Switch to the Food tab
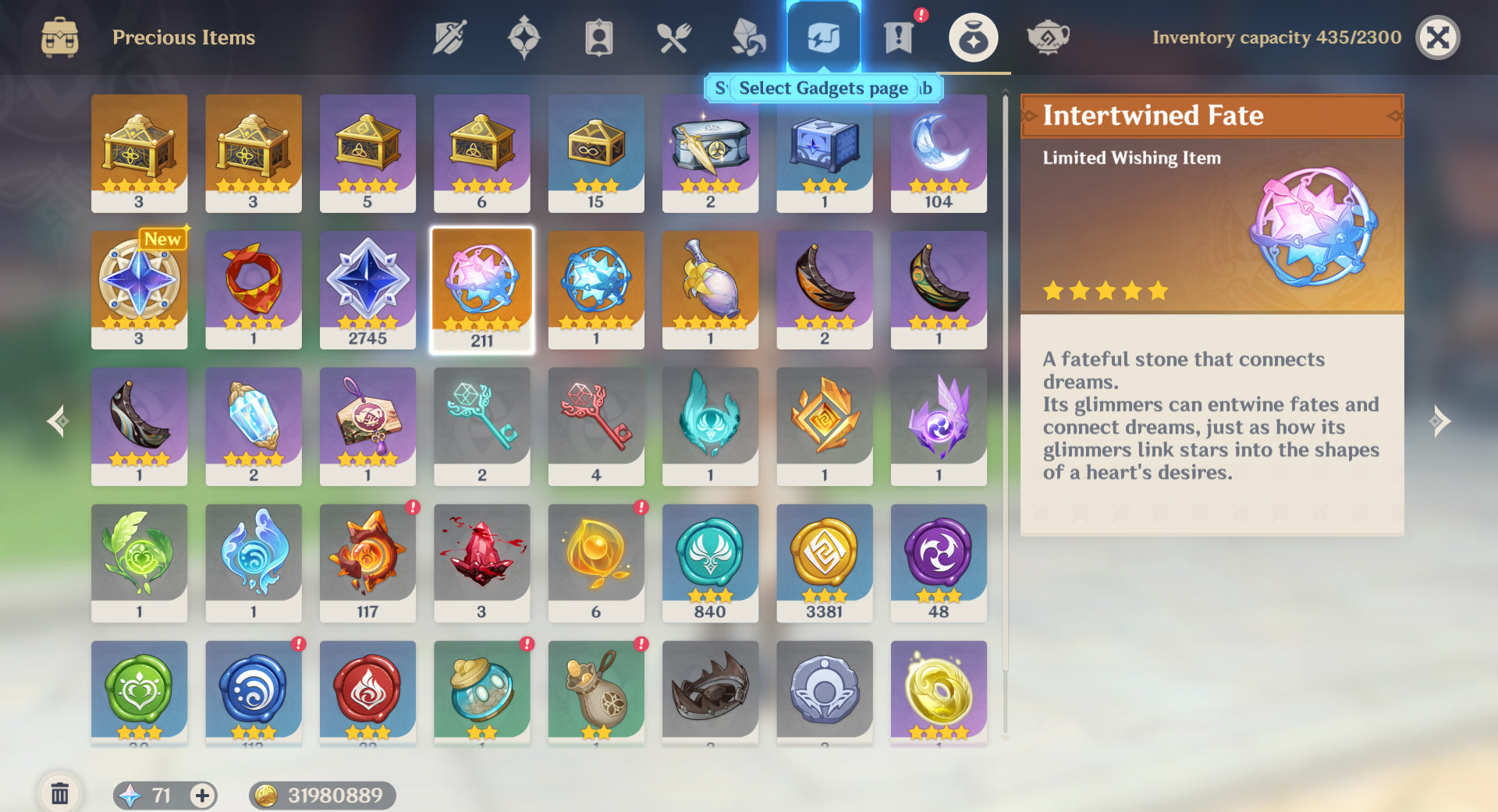 tap(673, 37)
